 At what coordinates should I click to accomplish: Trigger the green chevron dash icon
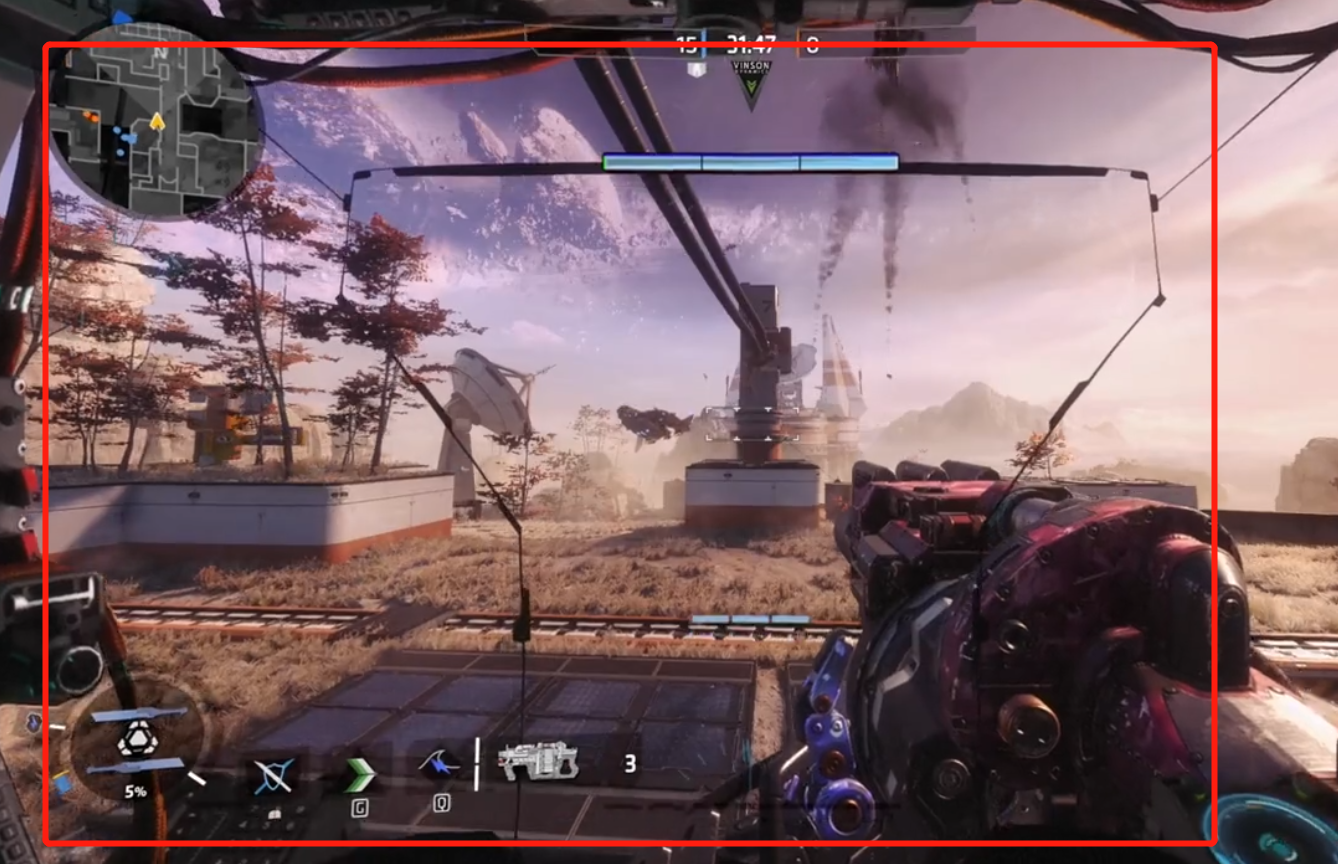(359, 774)
